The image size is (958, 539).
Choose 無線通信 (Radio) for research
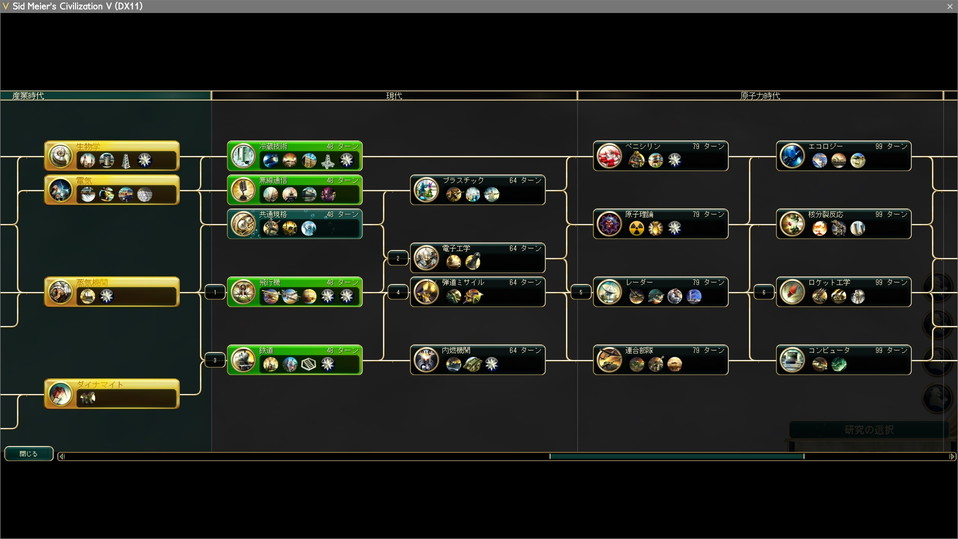(294, 189)
